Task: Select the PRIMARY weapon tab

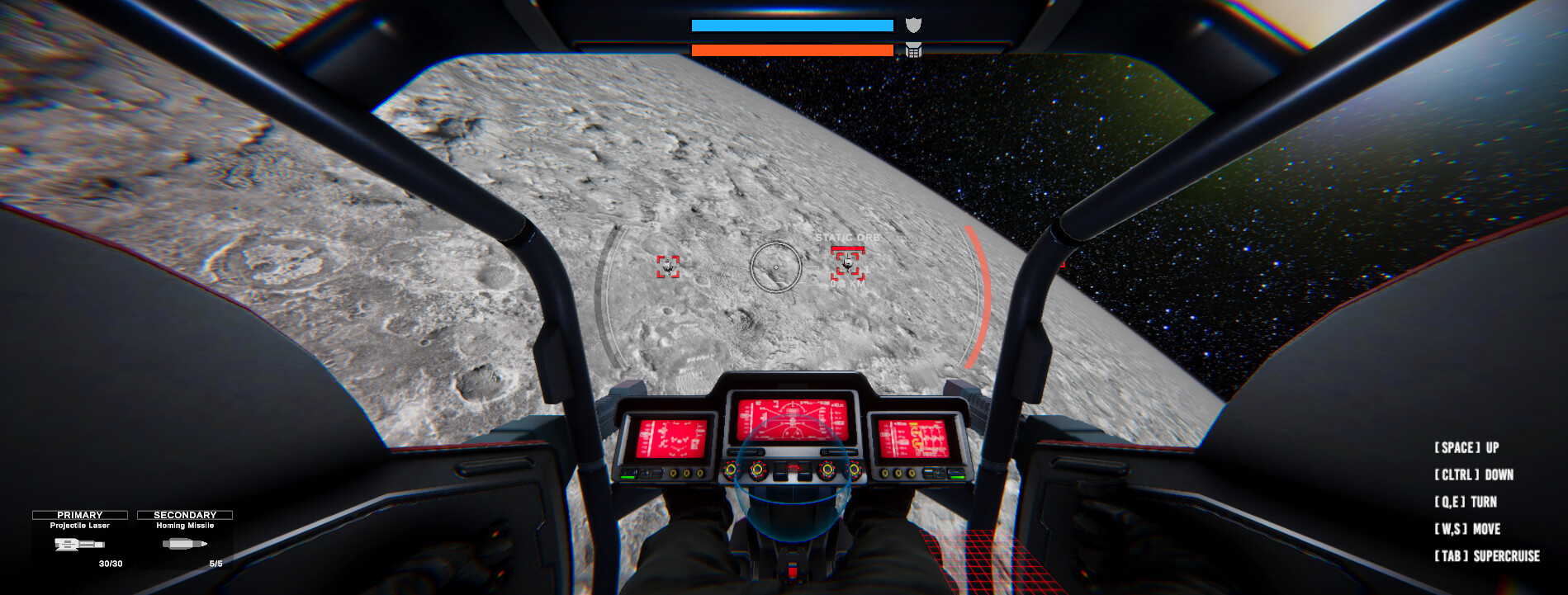Action: [81, 513]
